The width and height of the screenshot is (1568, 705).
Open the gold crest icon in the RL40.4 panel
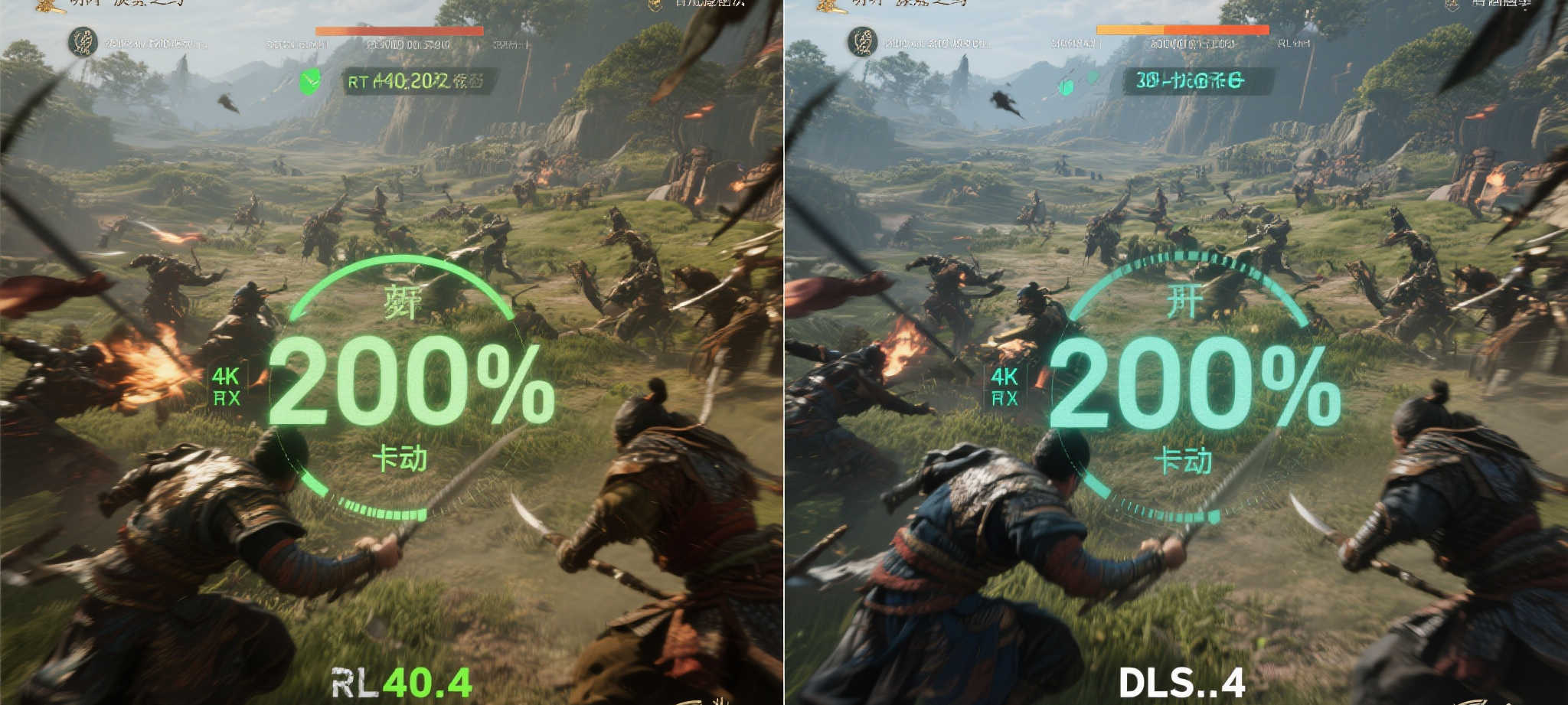coord(656,5)
